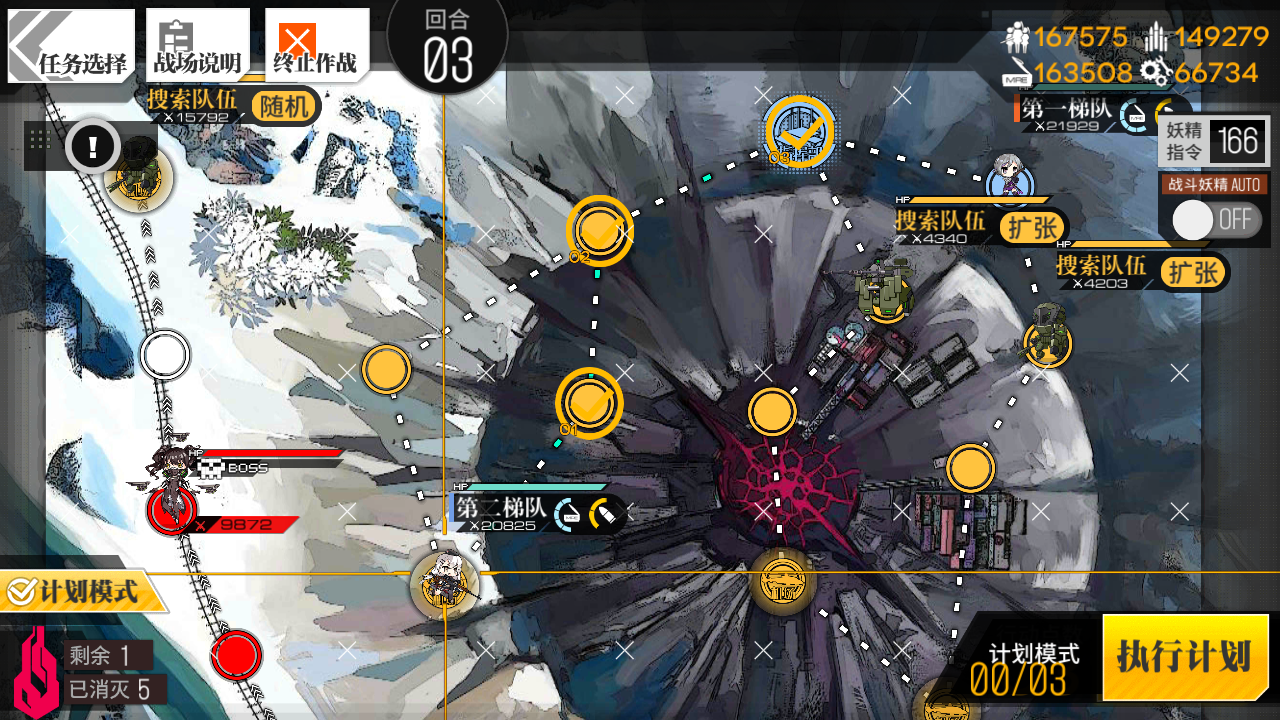This screenshot has width=1280, height=720.
Task: Select planned waypoint node 01
Action: coord(589,403)
